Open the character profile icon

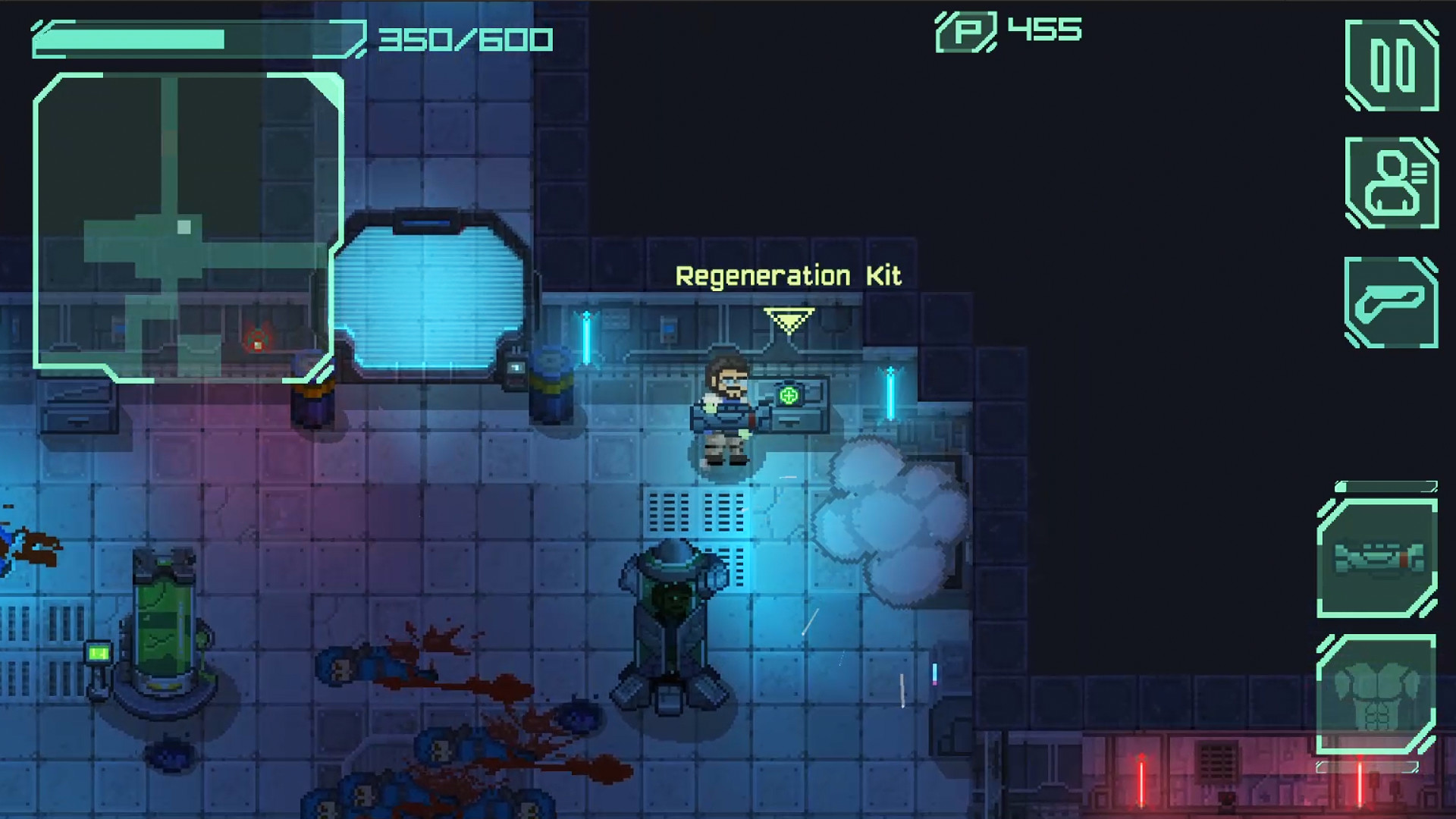(x=1394, y=183)
